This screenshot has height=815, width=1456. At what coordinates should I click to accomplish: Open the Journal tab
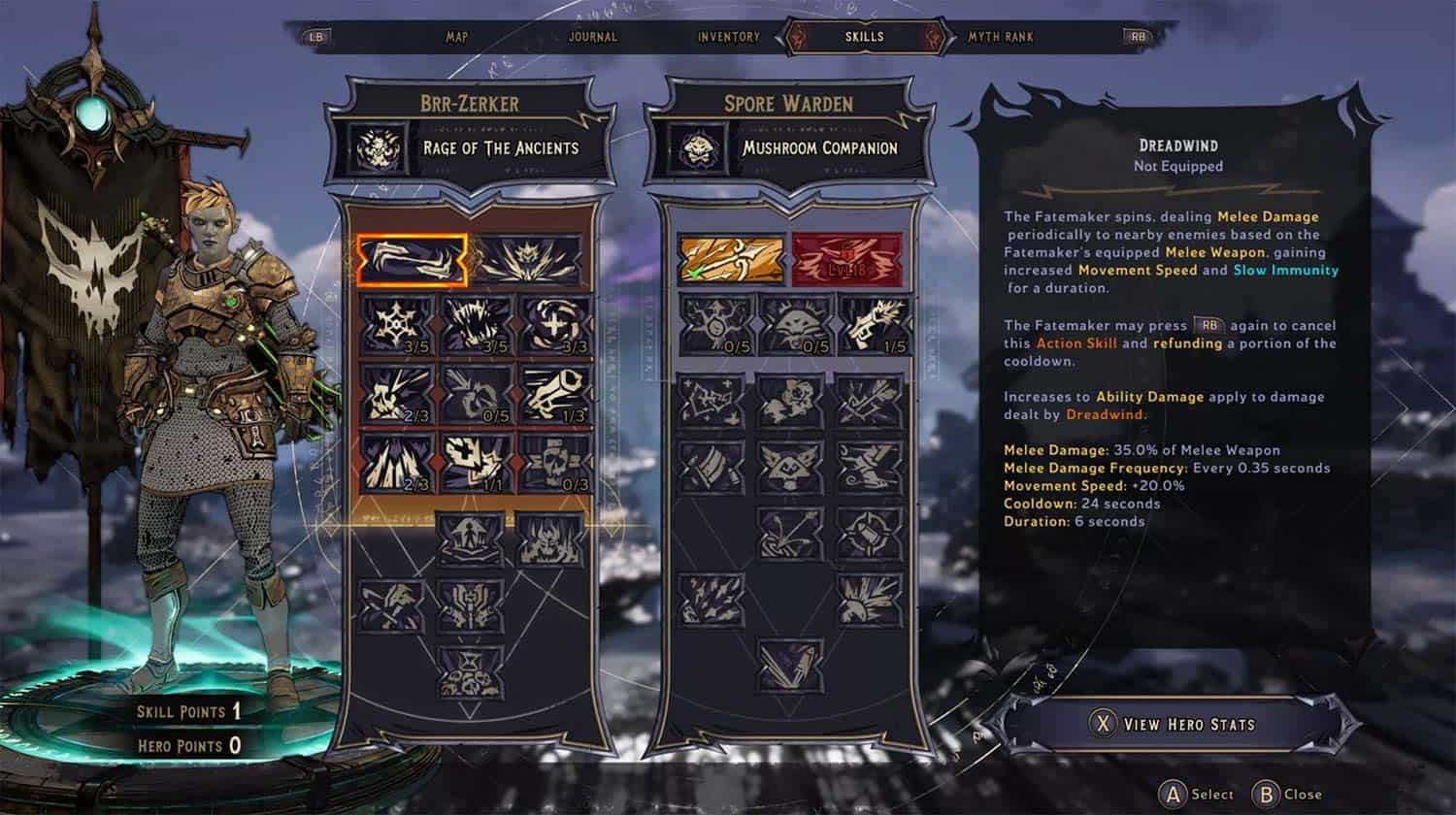click(592, 37)
